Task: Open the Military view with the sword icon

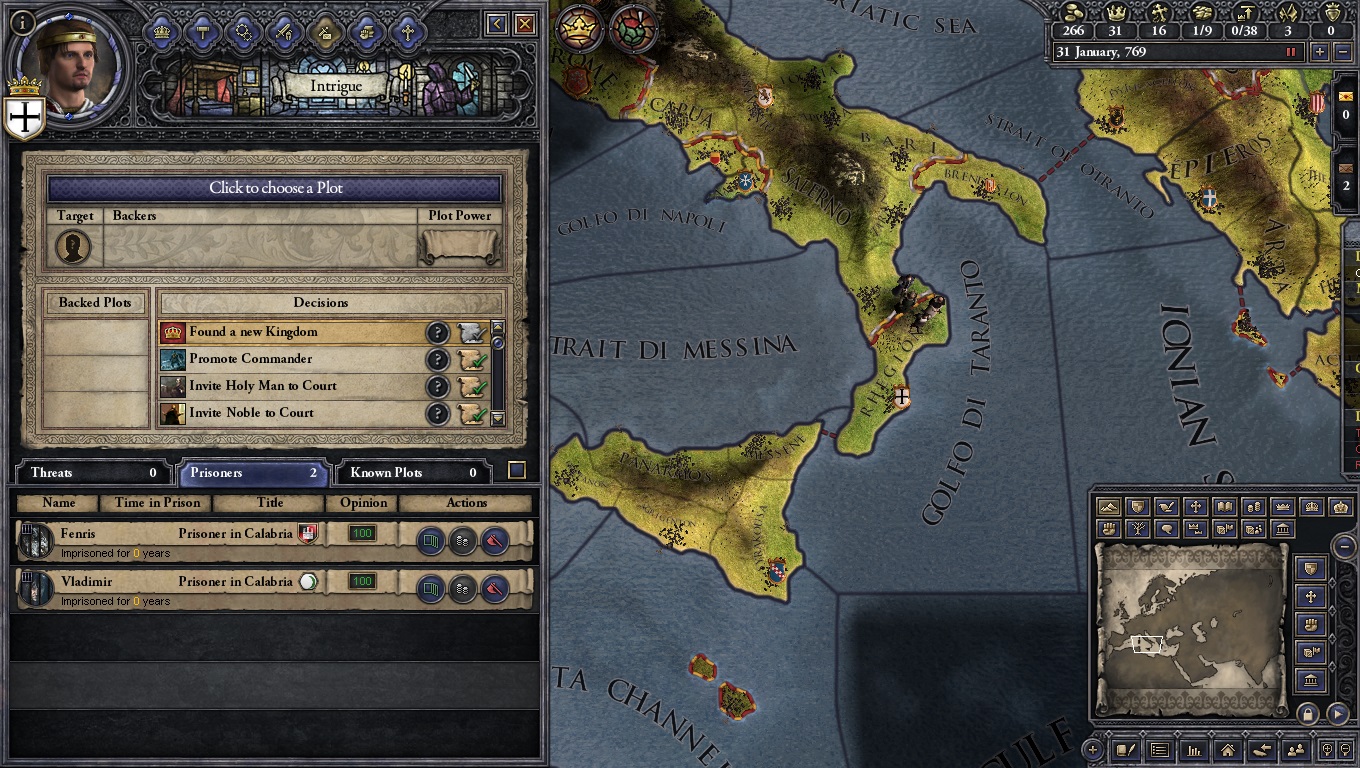Action: click(x=286, y=30)
